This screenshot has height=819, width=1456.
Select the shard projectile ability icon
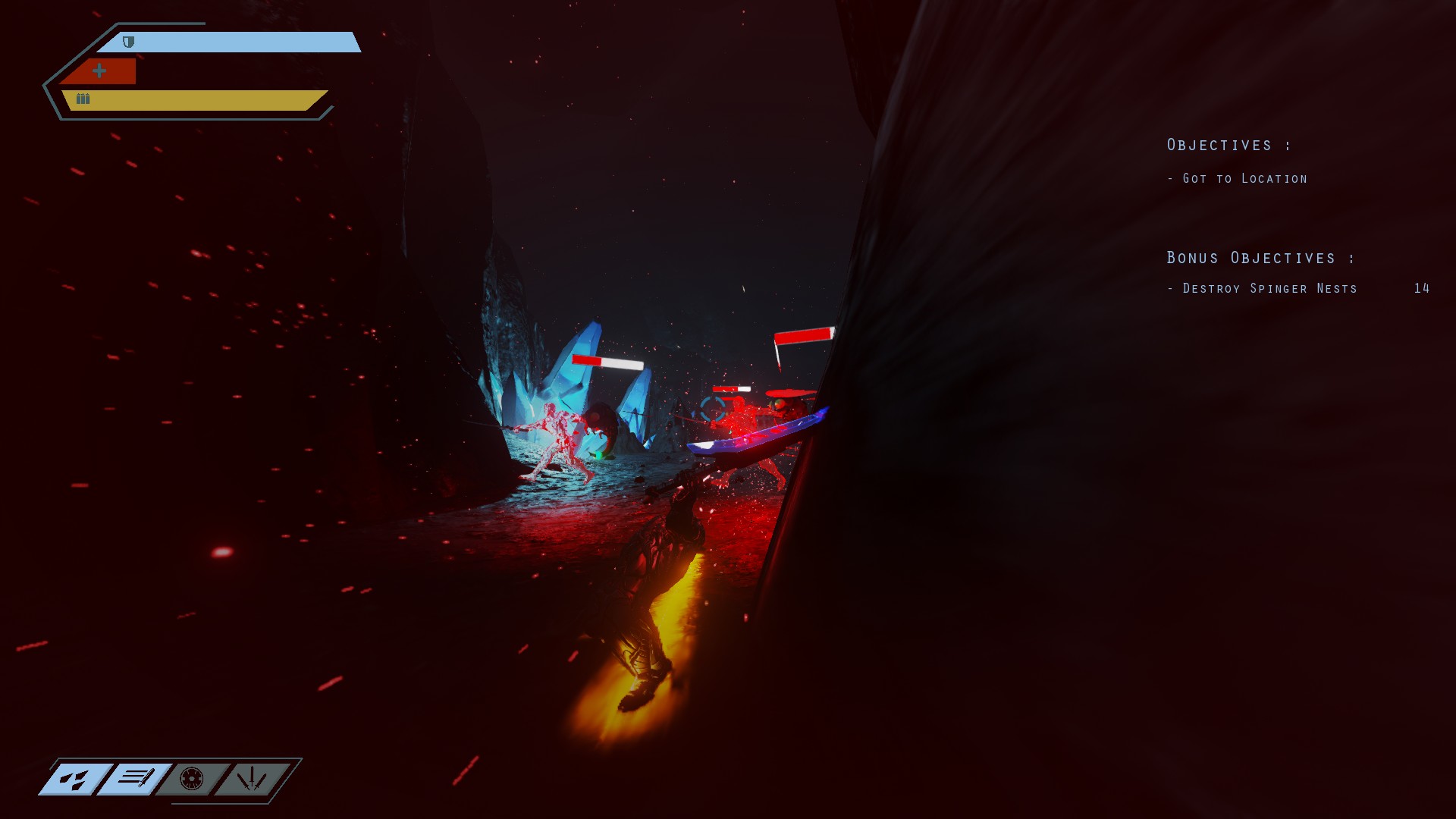pos(76,779)
